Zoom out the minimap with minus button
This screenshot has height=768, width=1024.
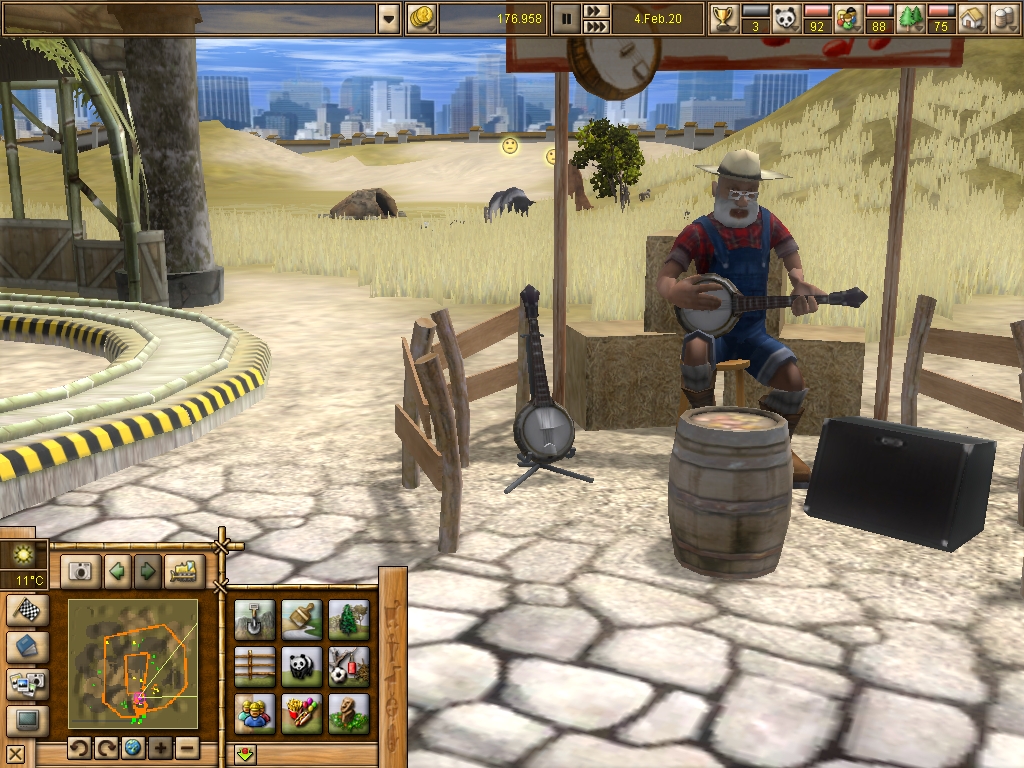(186, 748)
